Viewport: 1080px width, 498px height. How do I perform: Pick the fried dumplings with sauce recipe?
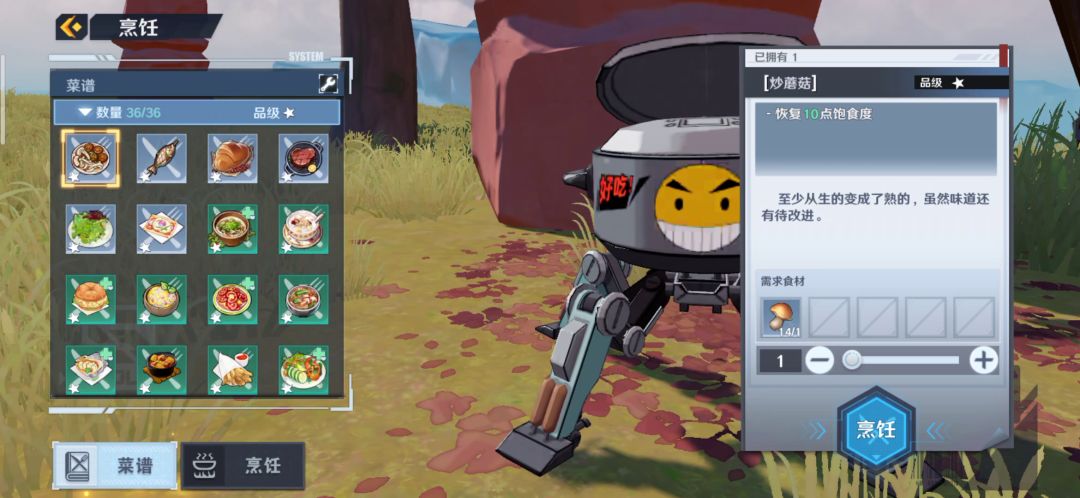pyautogui.click(x=233, y=369)
